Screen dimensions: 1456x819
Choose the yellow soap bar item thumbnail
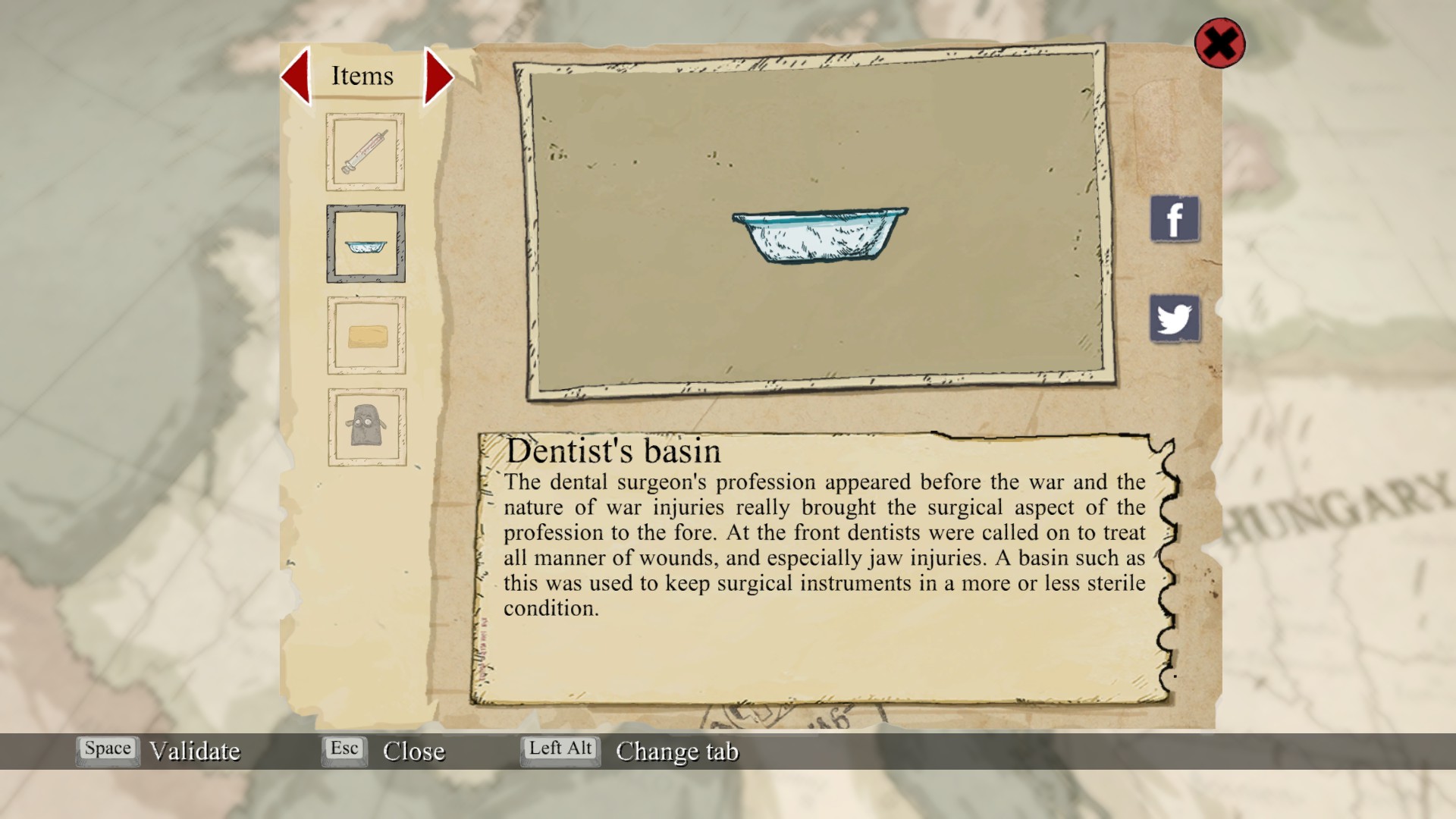click(x=366, y=336)
